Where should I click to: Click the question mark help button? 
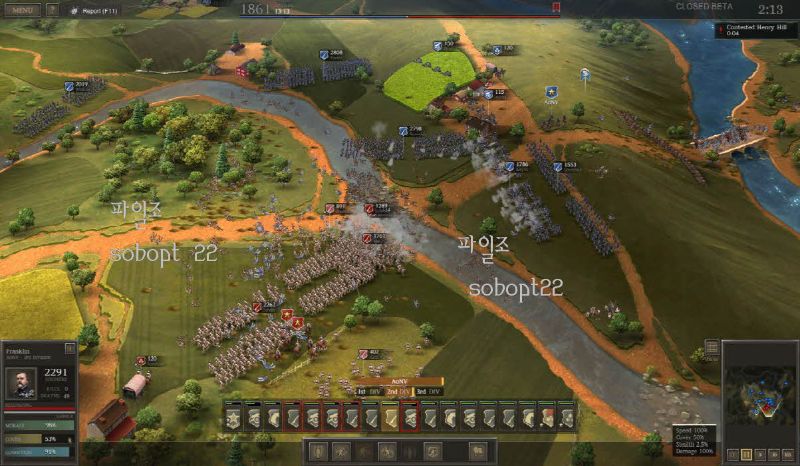[52, 9]
